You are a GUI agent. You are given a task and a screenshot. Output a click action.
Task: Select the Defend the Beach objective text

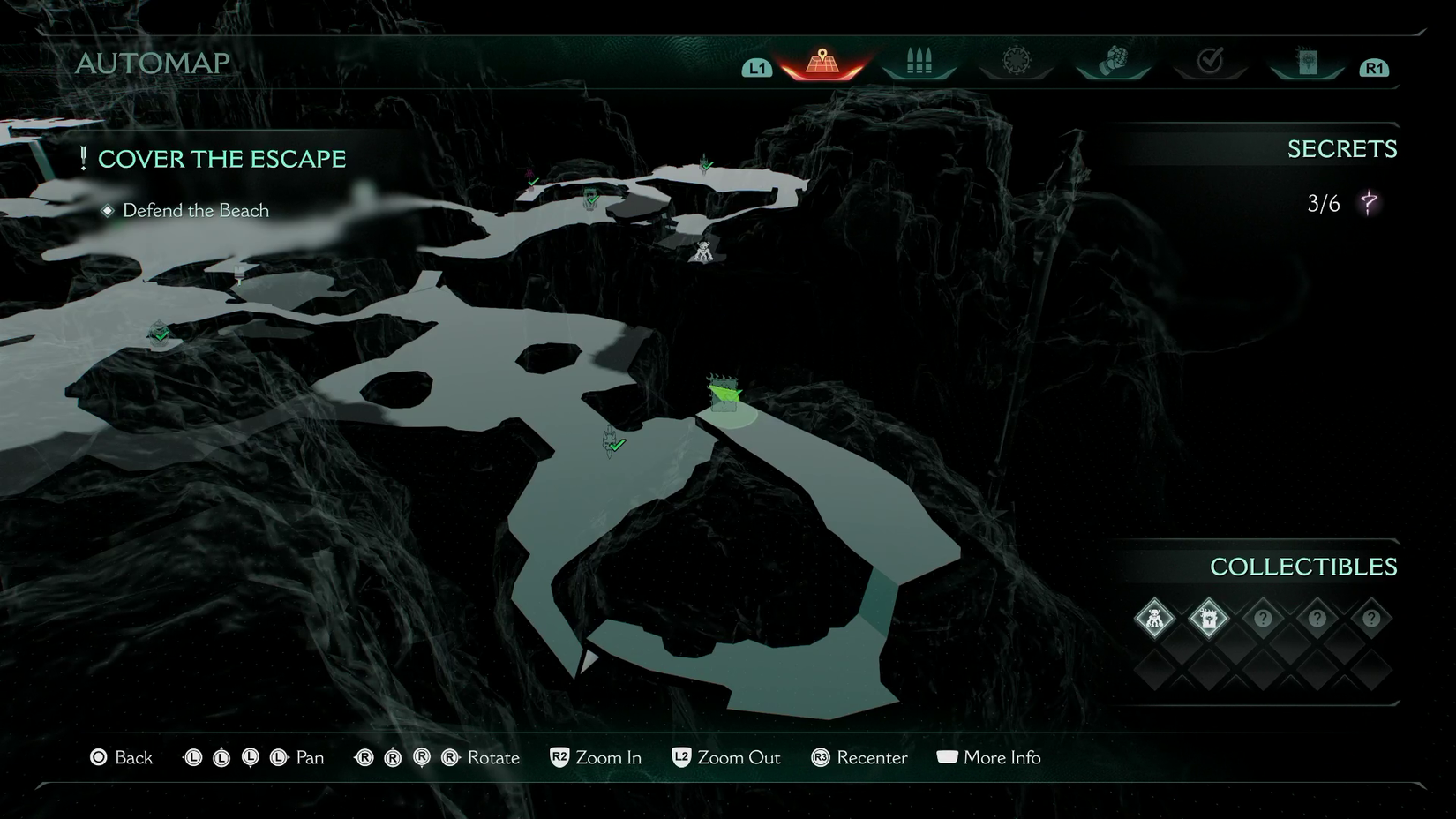pyautogui.click(x=195, y=210)
